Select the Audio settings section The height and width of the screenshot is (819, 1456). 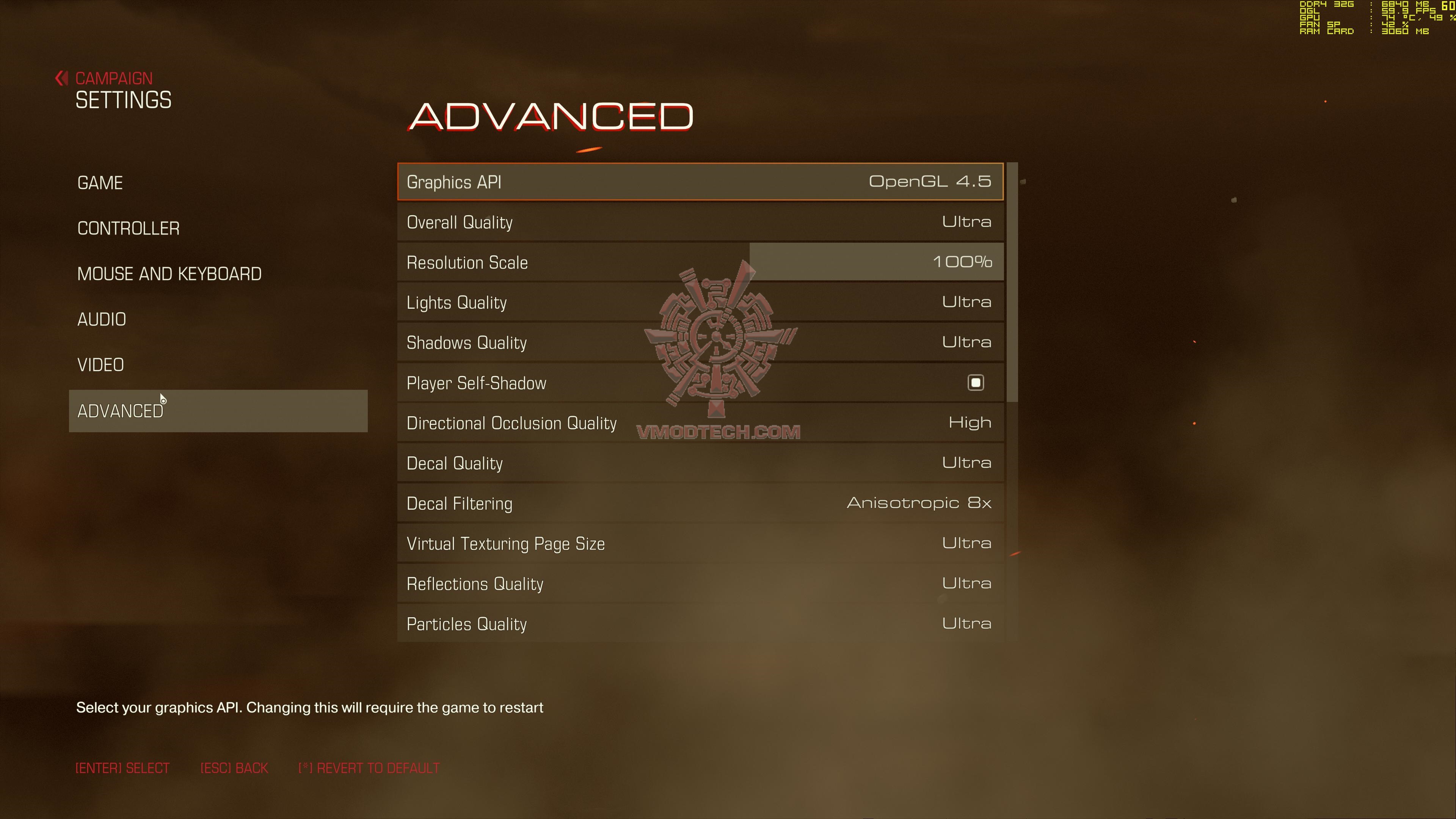[102, 319]
